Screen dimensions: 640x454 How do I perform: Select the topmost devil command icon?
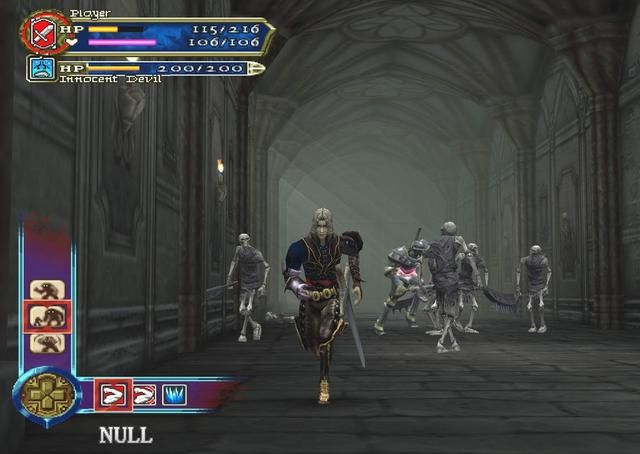(x=47, y=290)
